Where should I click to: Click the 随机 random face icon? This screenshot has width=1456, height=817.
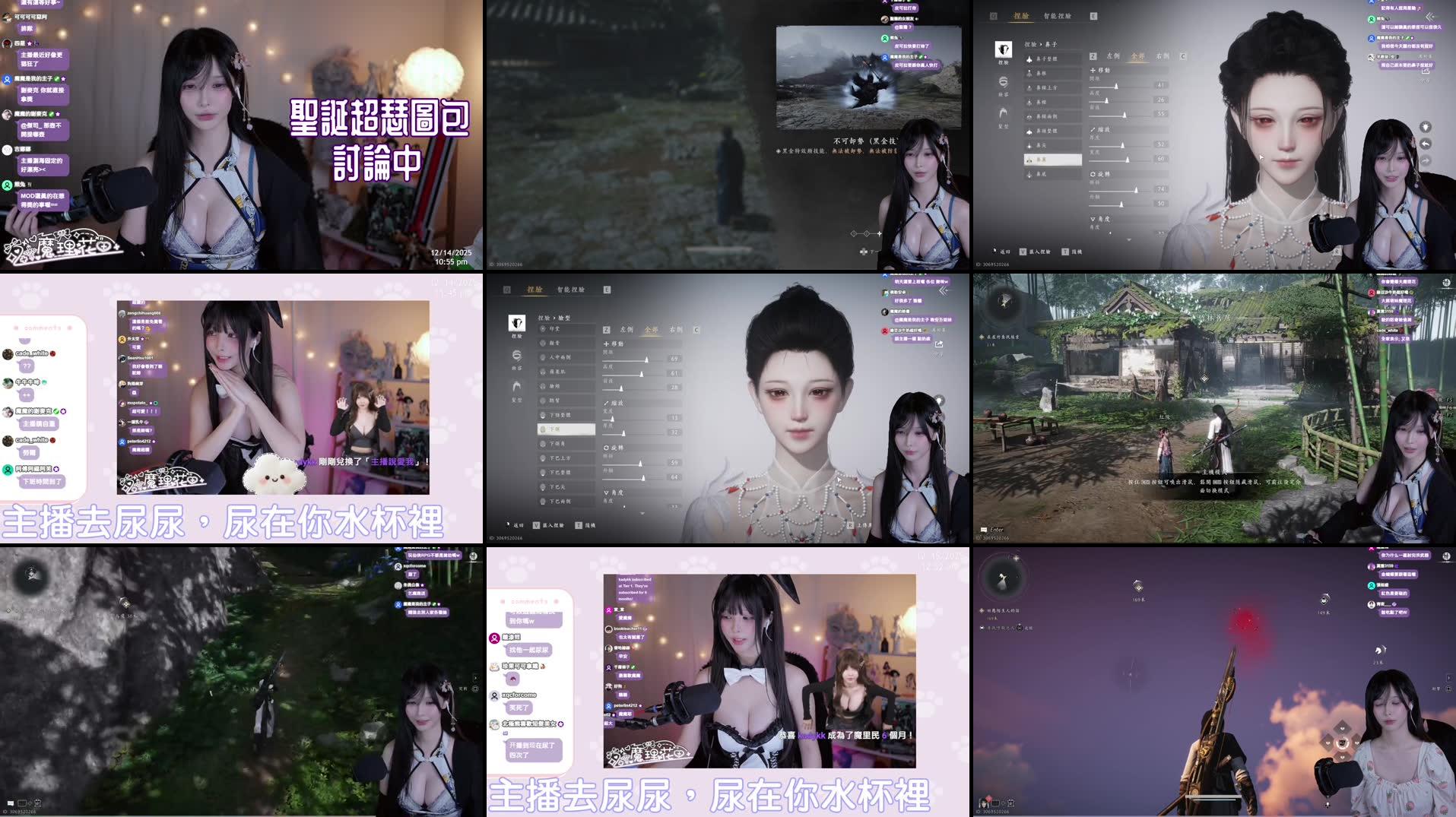click(x=1071, y=252)
